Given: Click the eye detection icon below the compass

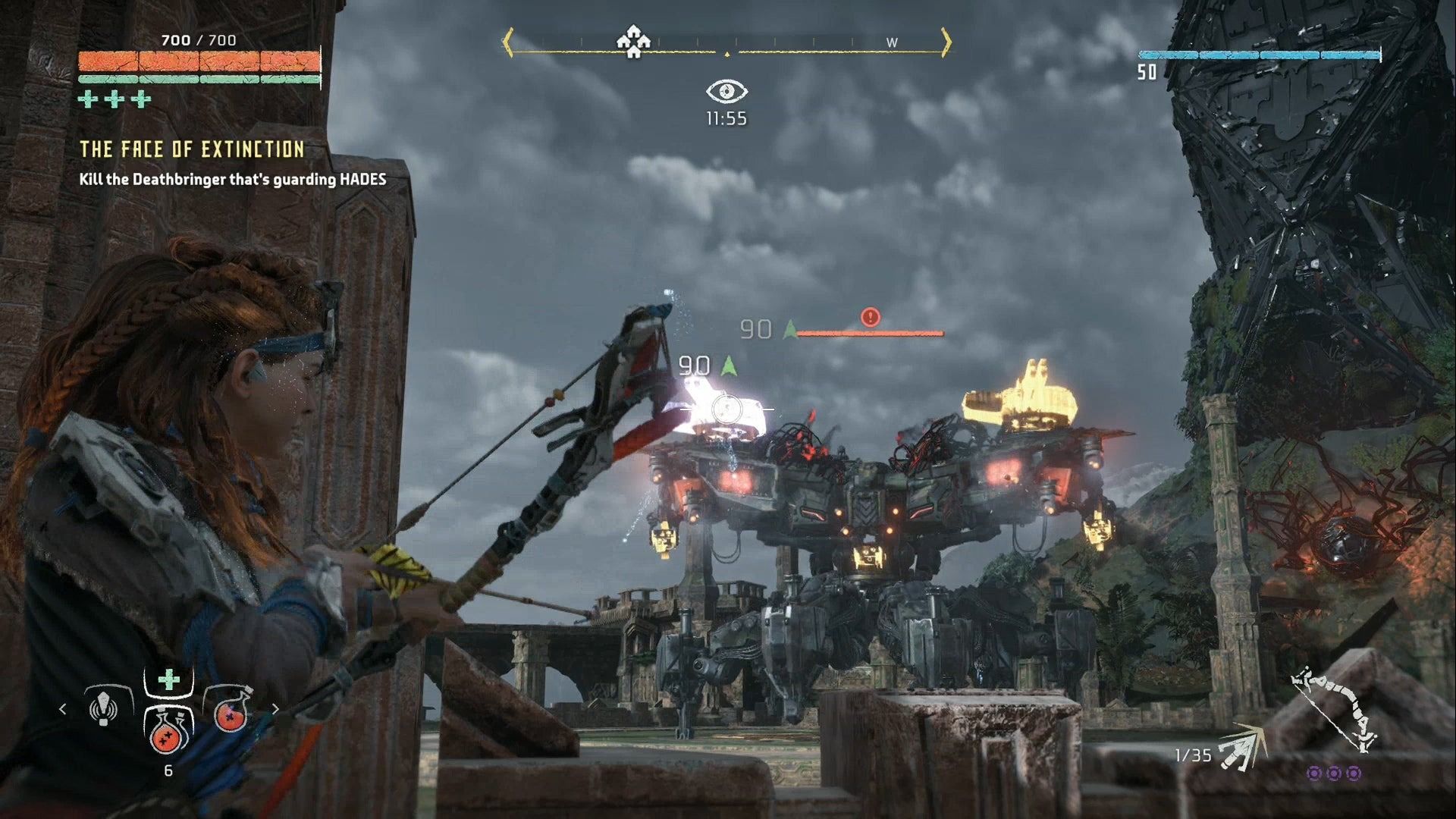Looking at the screenshot, I should (728, 93).
